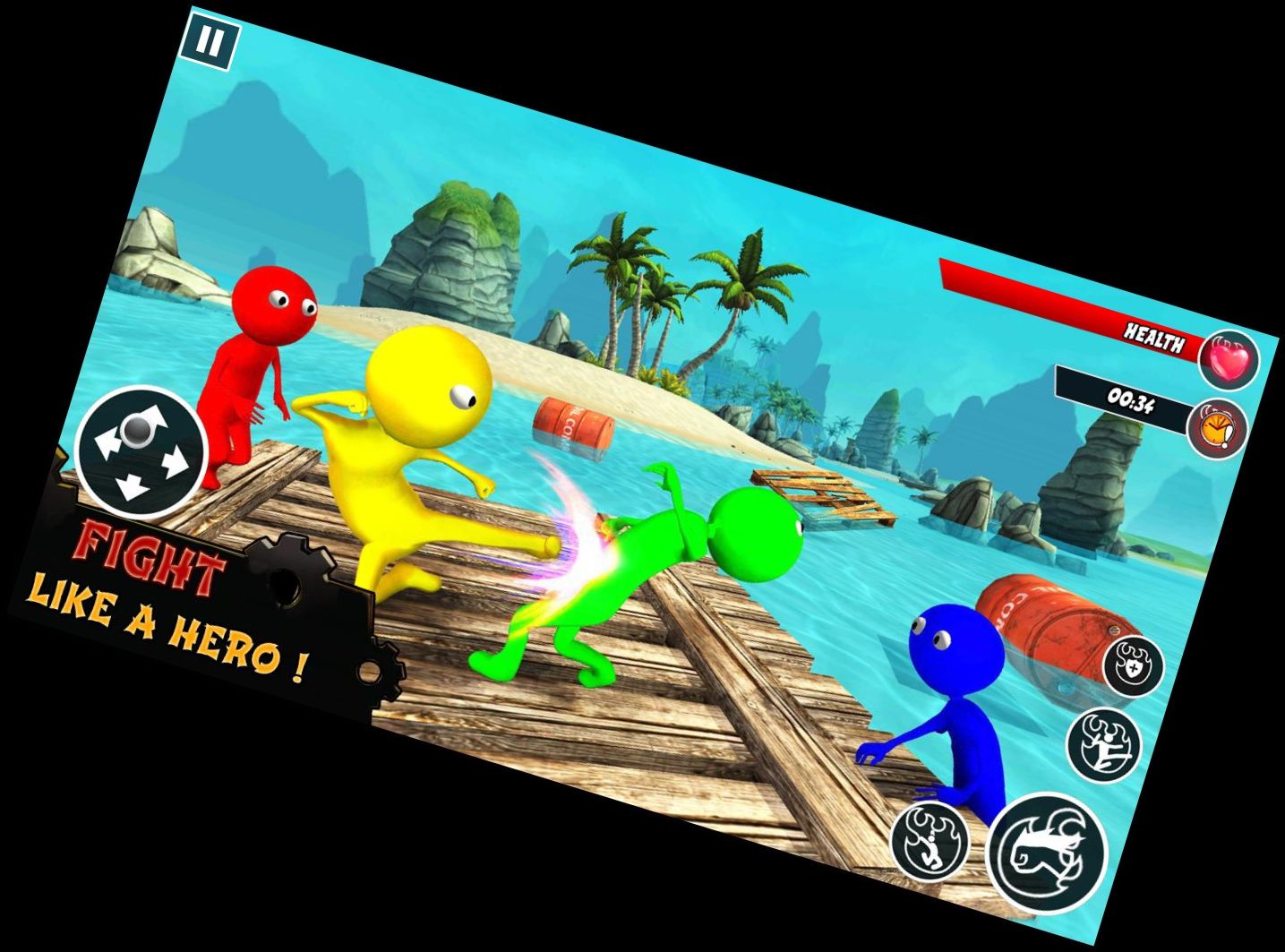This screenshot has height=952, width=1285.
Task: Click the alarm clock timer icon
Action: coord(1218,428)
